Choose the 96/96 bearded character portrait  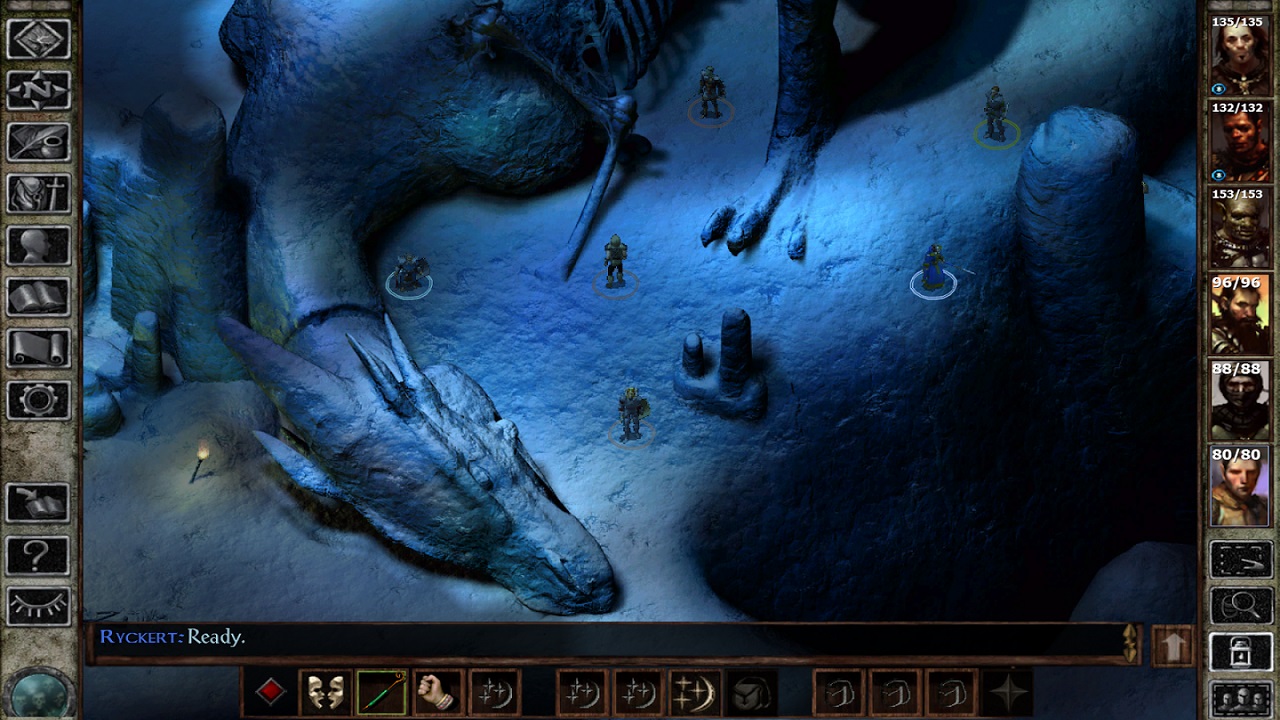point(1240,314)
